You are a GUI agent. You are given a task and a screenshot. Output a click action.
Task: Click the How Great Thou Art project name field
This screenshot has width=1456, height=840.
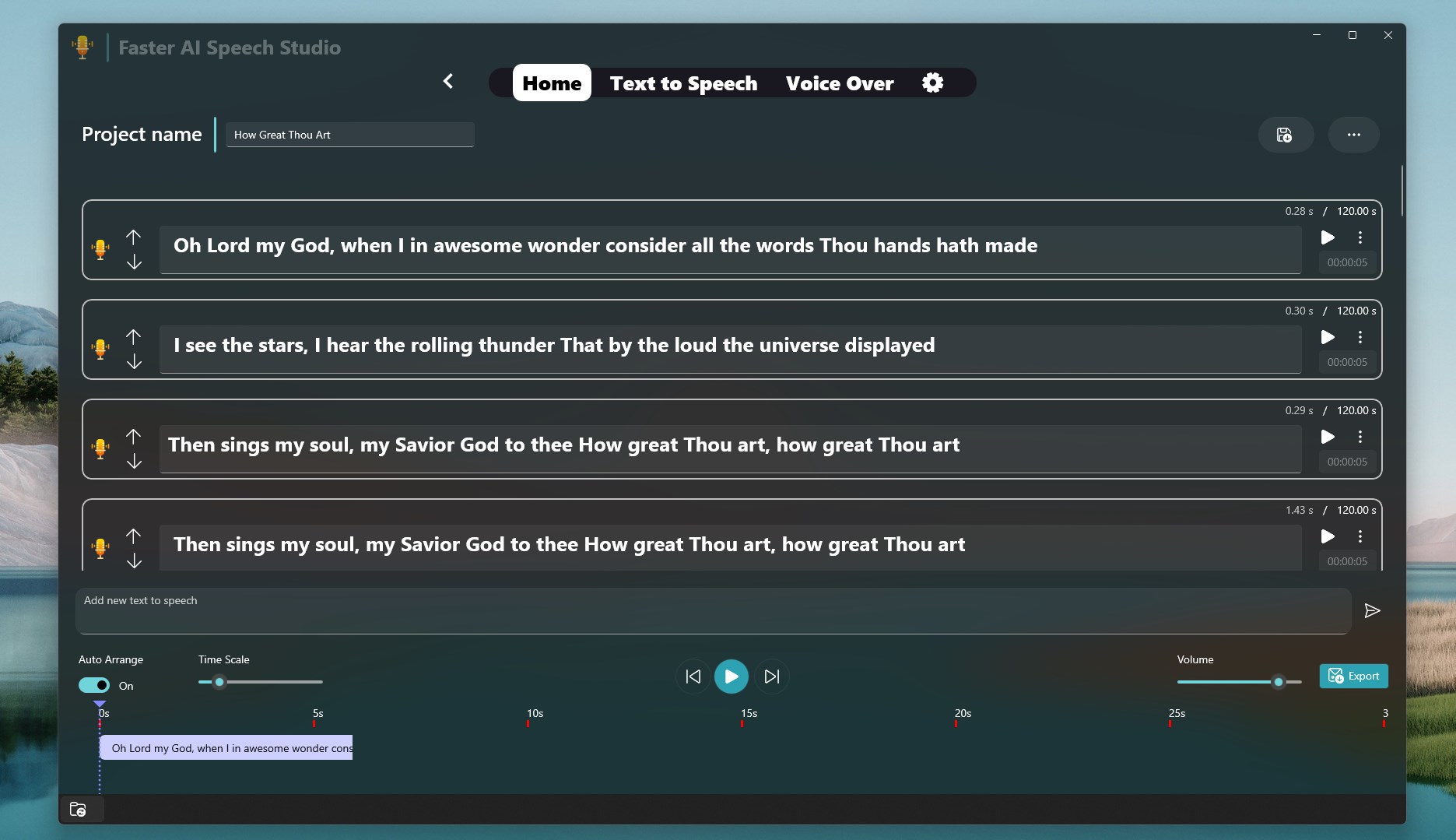click(349, 134)
